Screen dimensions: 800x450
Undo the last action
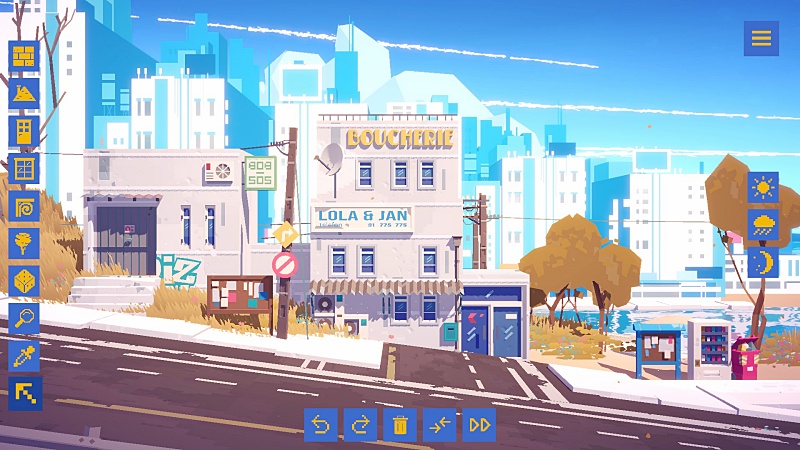[x=321, y=425]
